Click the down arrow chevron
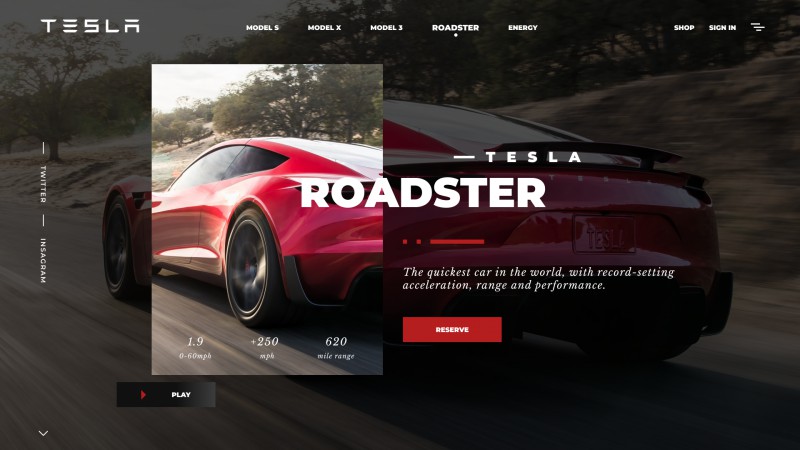The height and width of the screenshot is (450, 800). 43,433
